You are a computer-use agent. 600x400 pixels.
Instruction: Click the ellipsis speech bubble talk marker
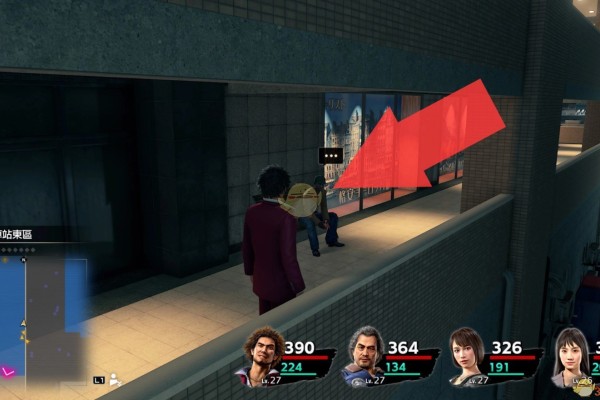[331, 156]
